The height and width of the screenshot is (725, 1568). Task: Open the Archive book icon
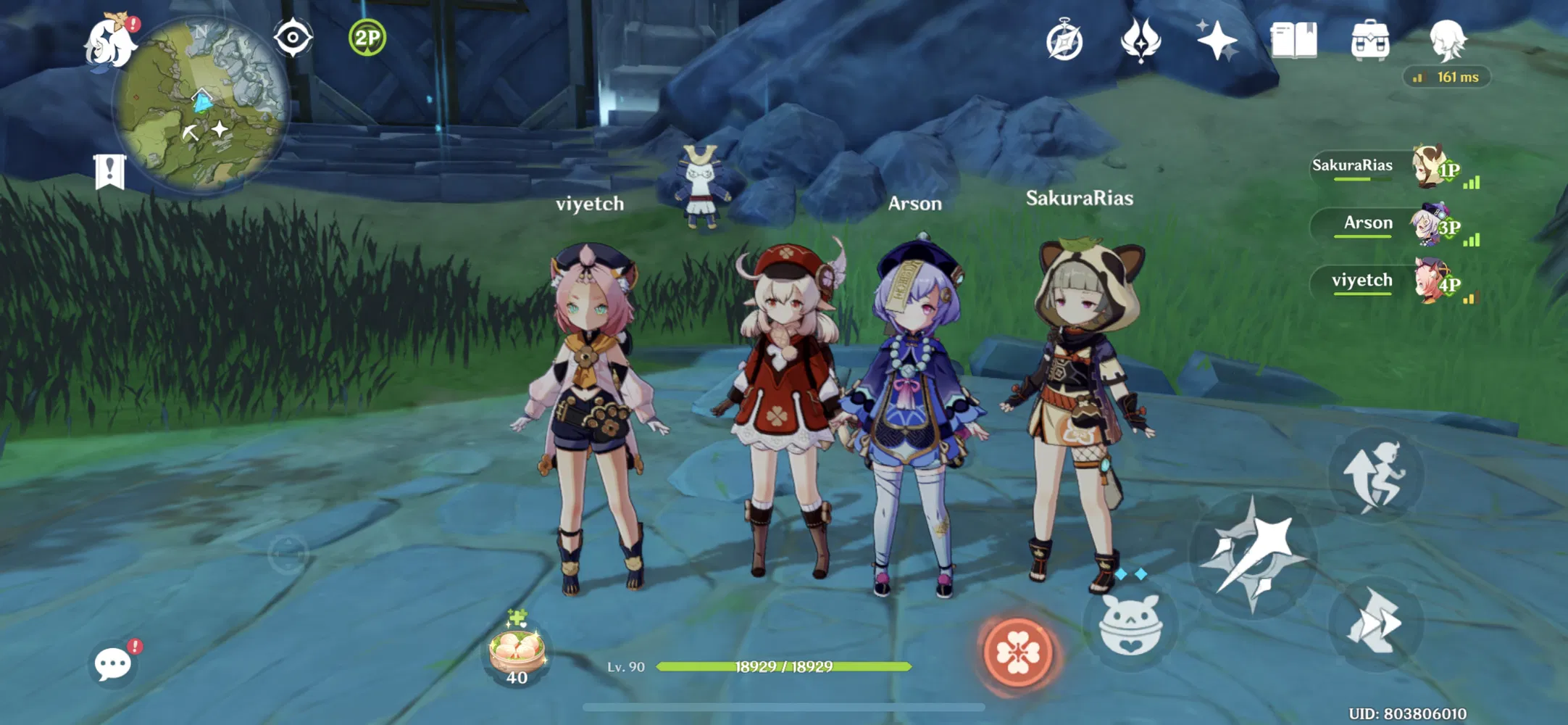tap(1296, 40)
